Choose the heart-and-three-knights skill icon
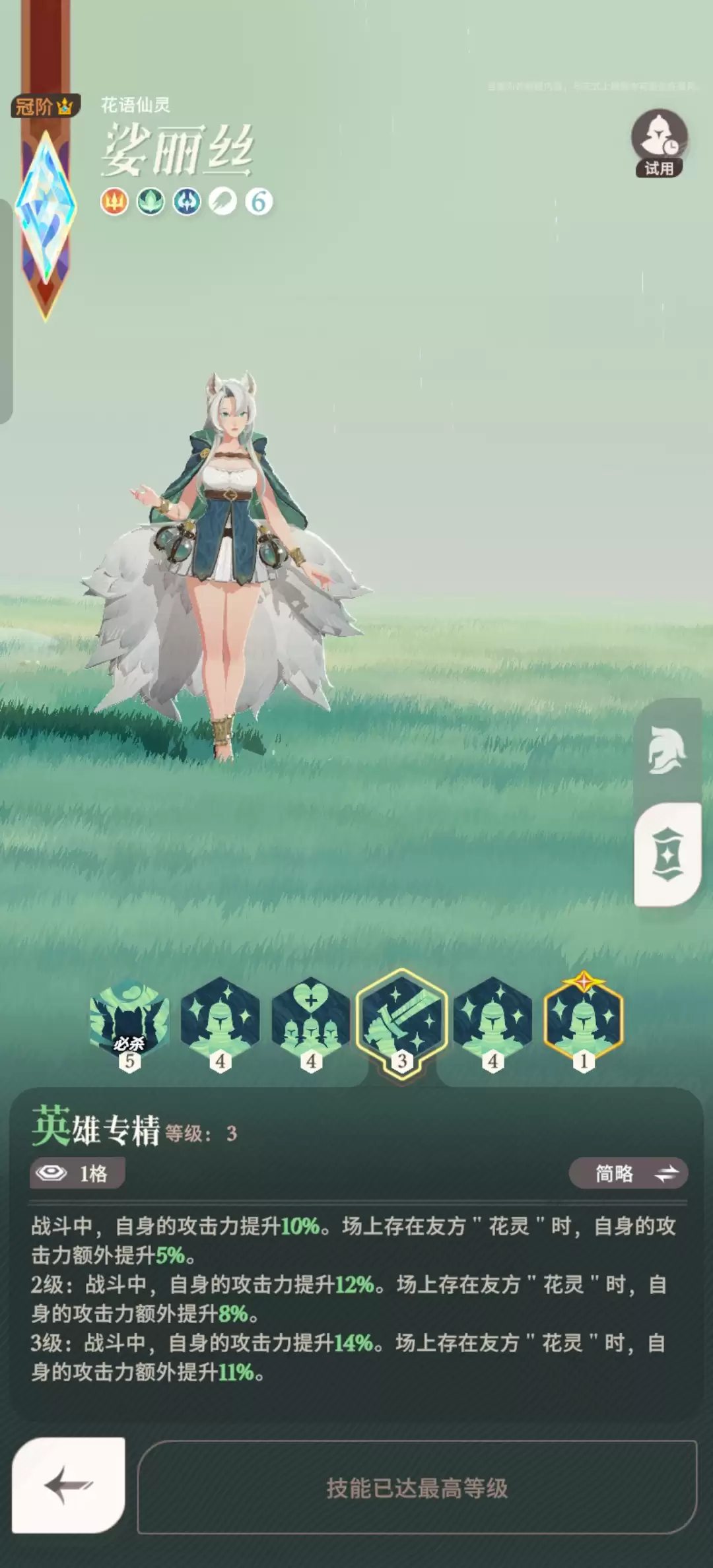 coord(311,1021)
